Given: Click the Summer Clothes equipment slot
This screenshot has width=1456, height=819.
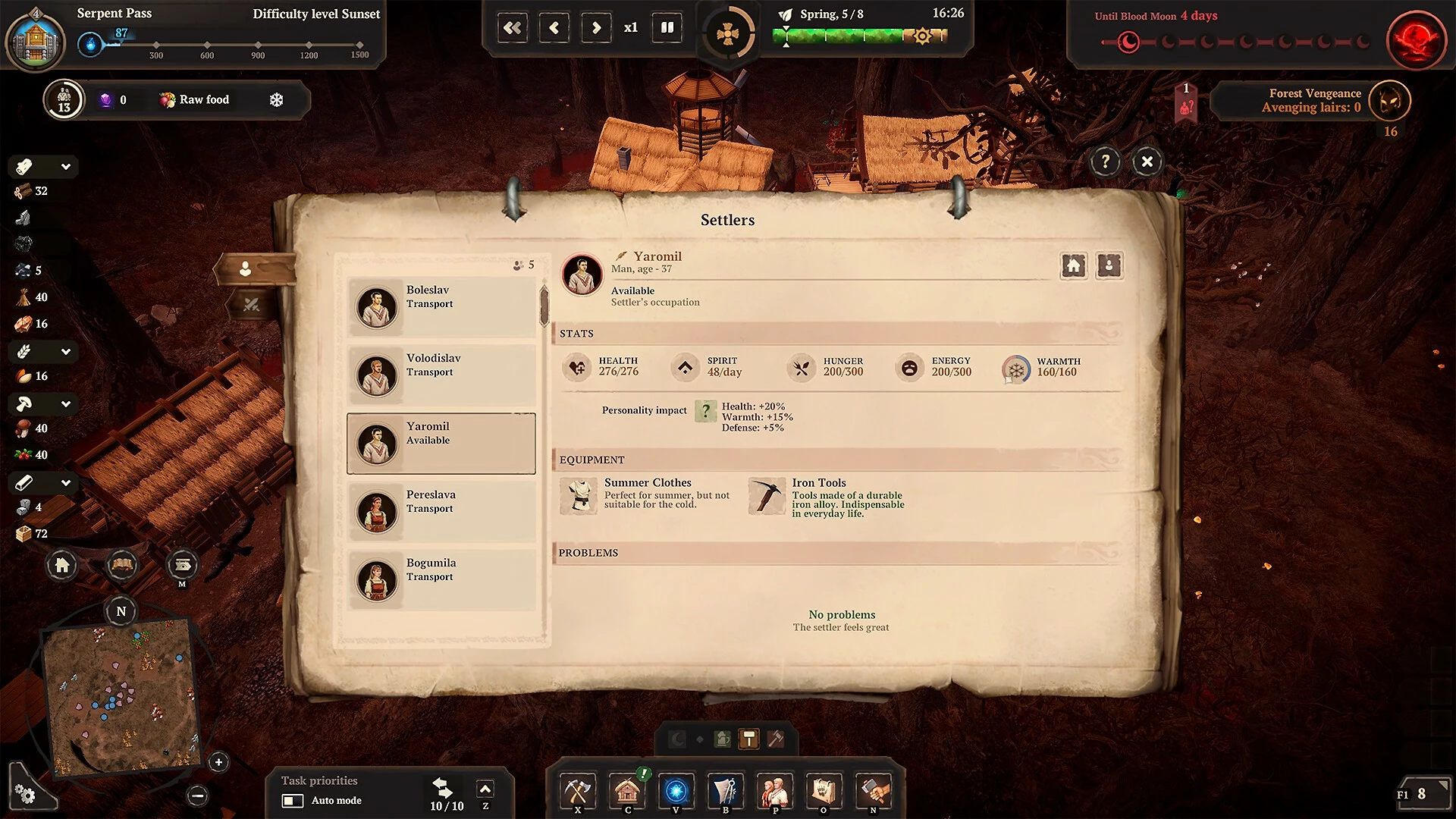Looking at the screenshot, I should [579, 497].
